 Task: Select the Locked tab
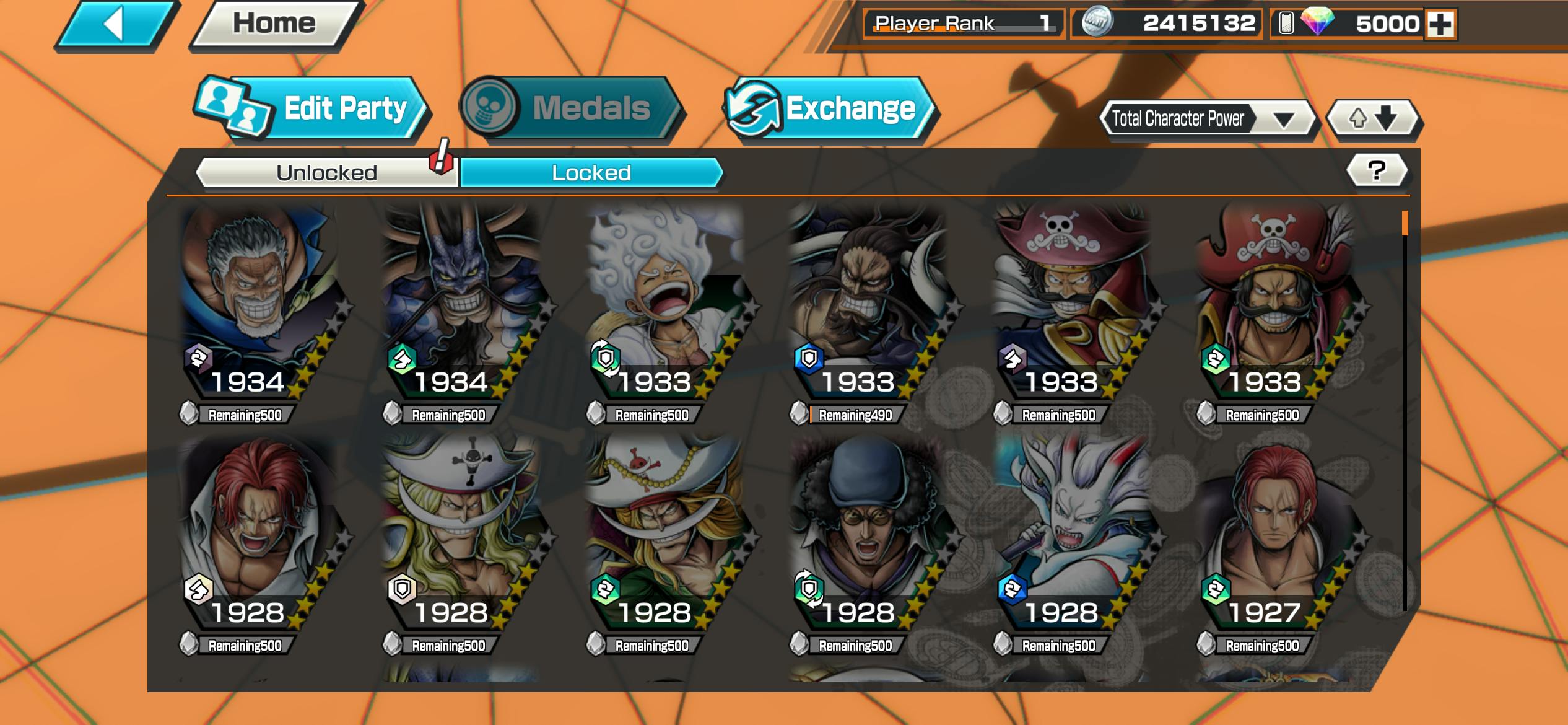591,172
